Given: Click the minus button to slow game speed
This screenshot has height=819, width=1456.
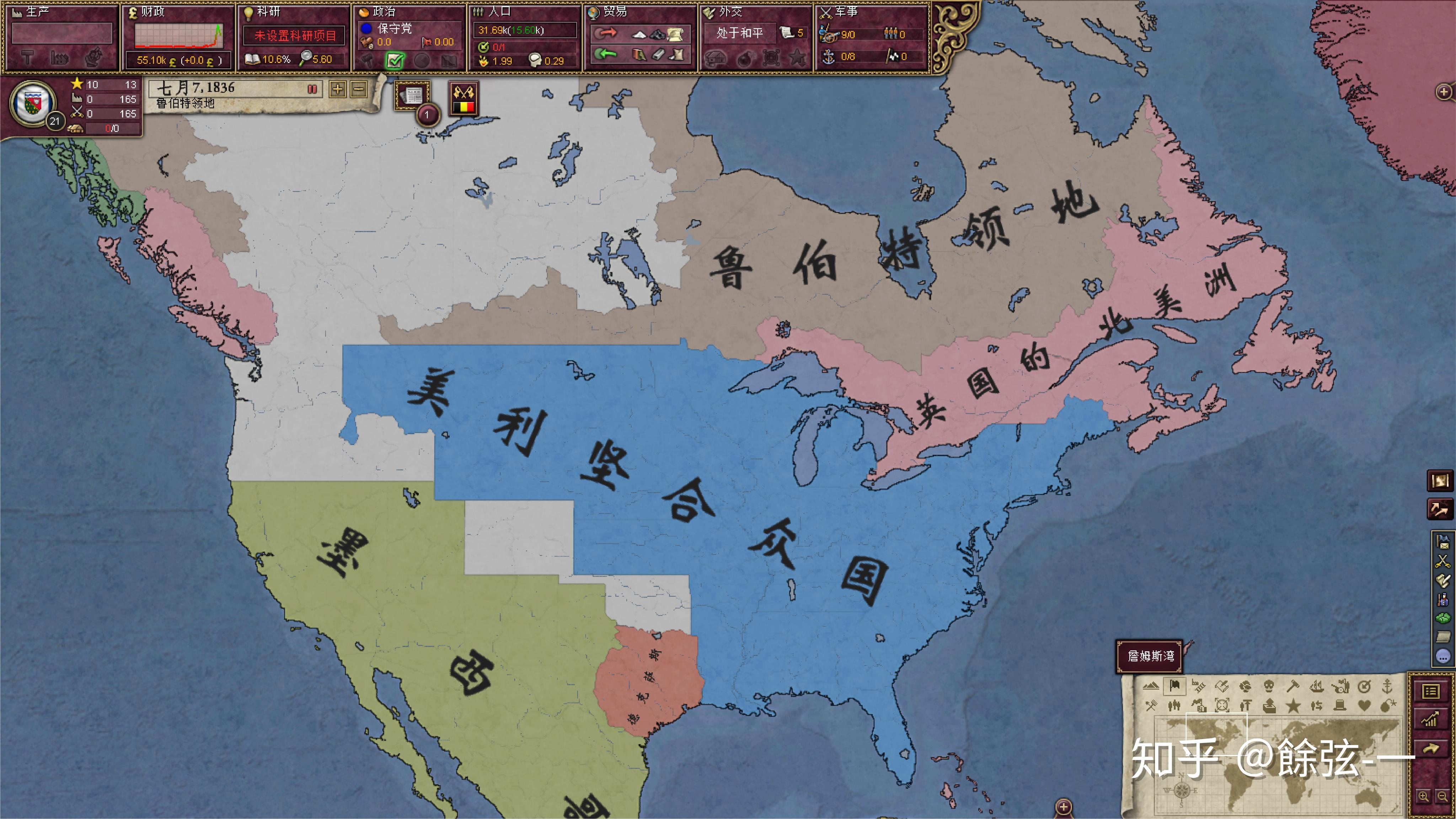Looking at the screenshot, I should point(358,89).
